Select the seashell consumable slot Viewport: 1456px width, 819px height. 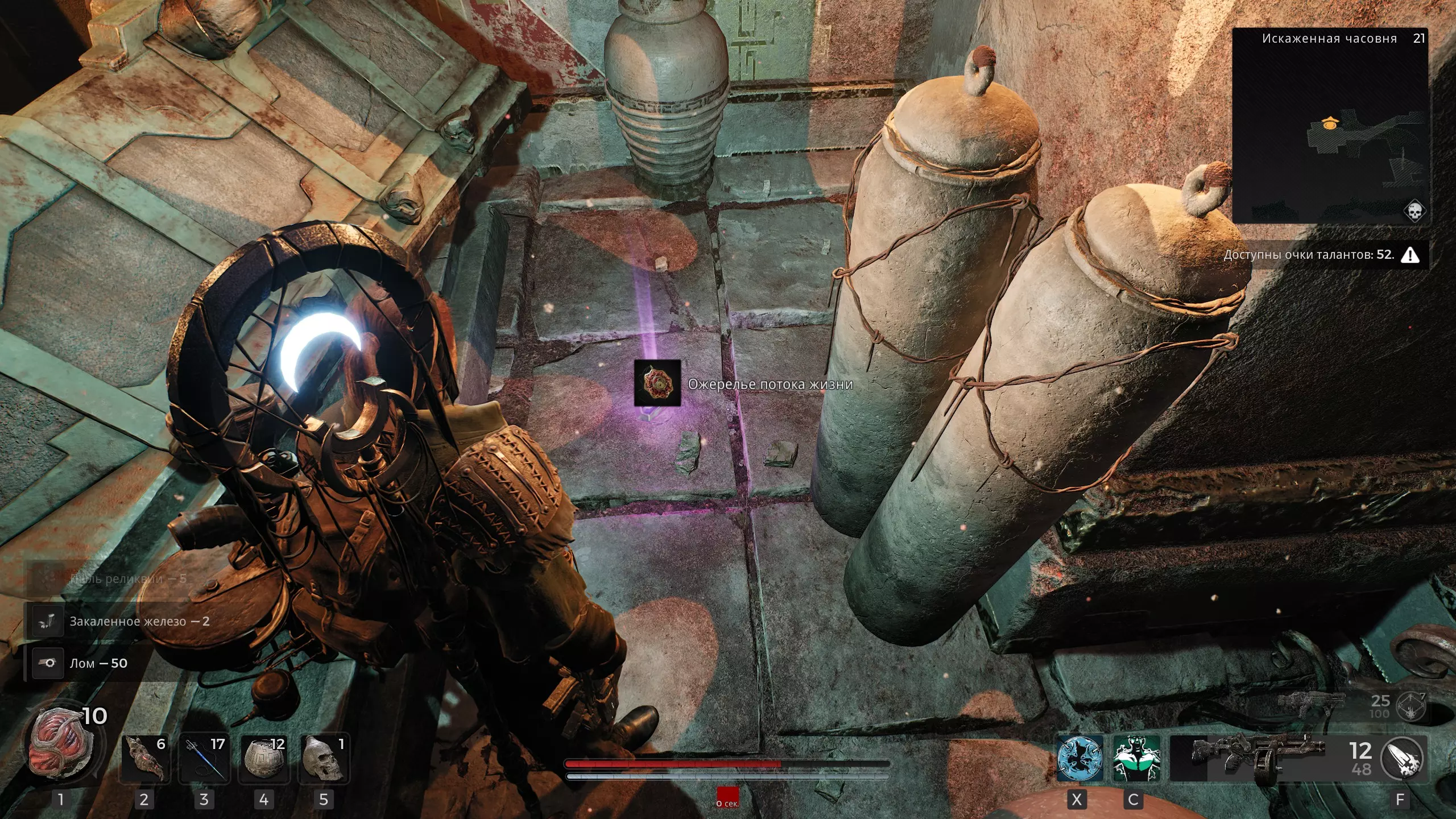pyautogui.click(x=144, y=758)
